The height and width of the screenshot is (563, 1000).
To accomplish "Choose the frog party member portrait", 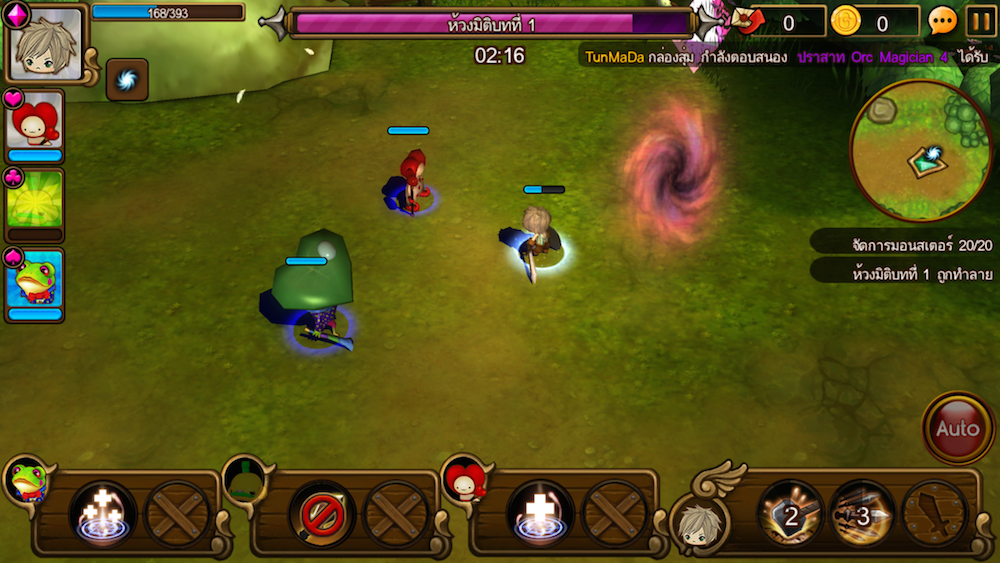I will 34,280.
